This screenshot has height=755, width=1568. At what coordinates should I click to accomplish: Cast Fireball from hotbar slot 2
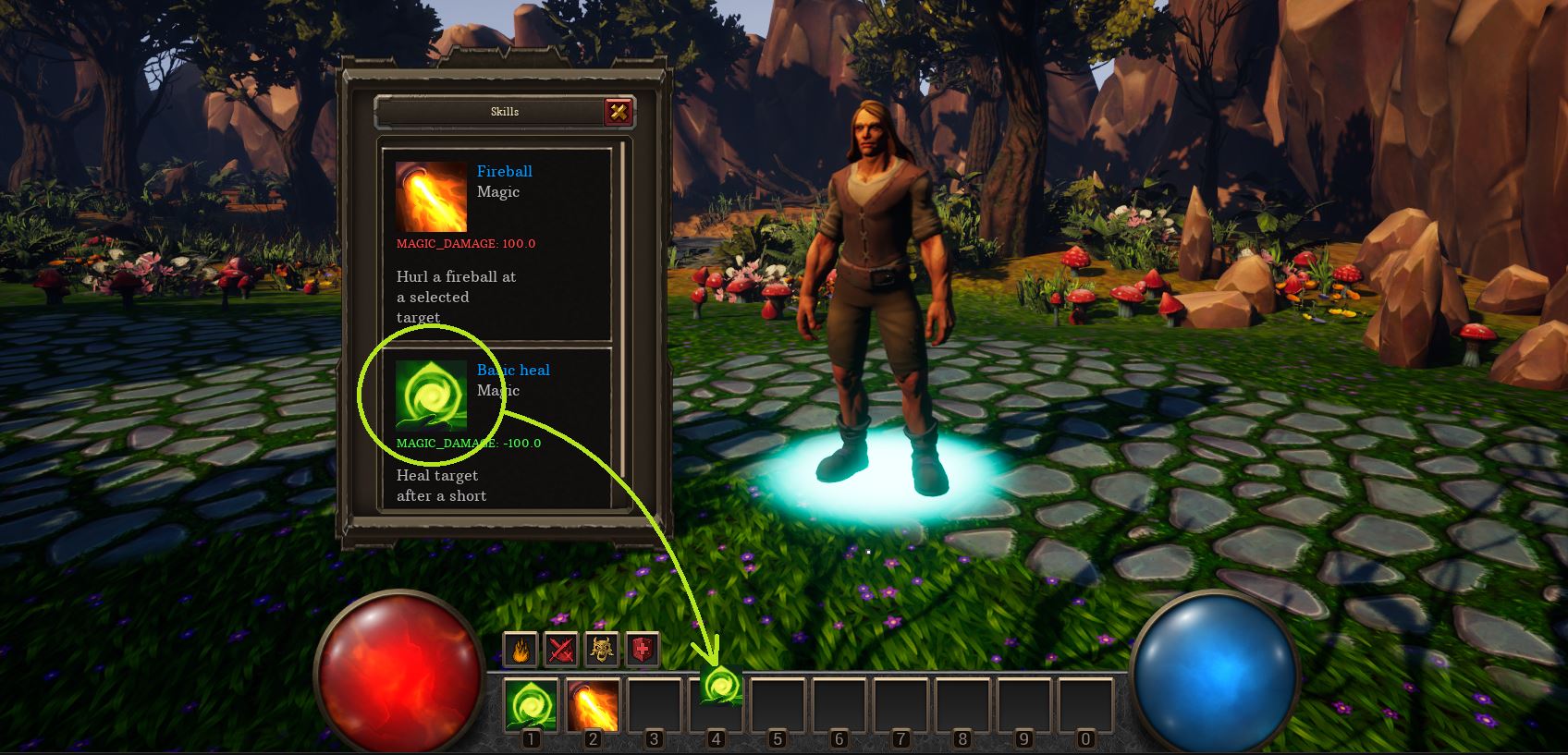tap(593, 705)
